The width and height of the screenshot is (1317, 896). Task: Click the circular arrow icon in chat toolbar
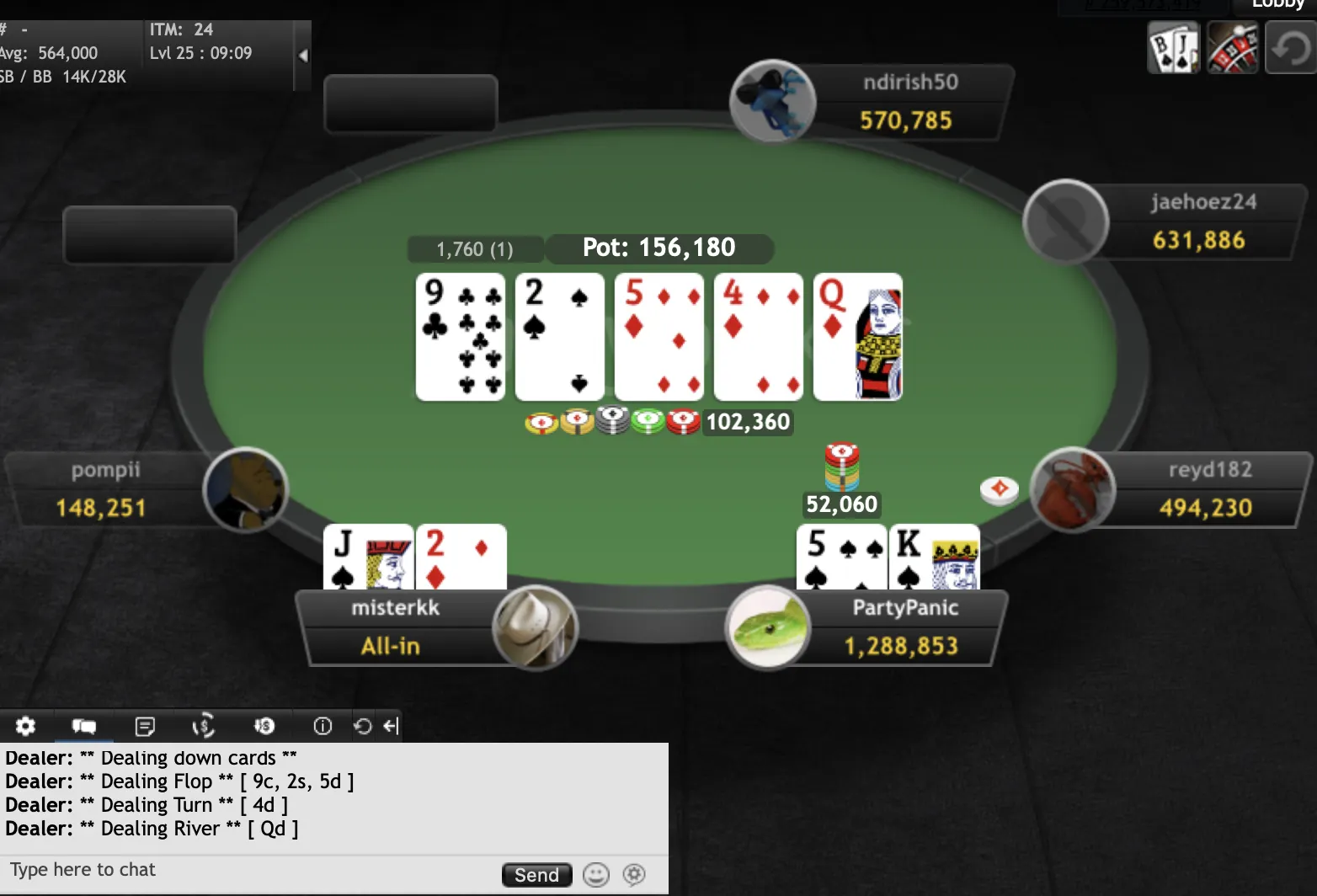click(363, 726)
